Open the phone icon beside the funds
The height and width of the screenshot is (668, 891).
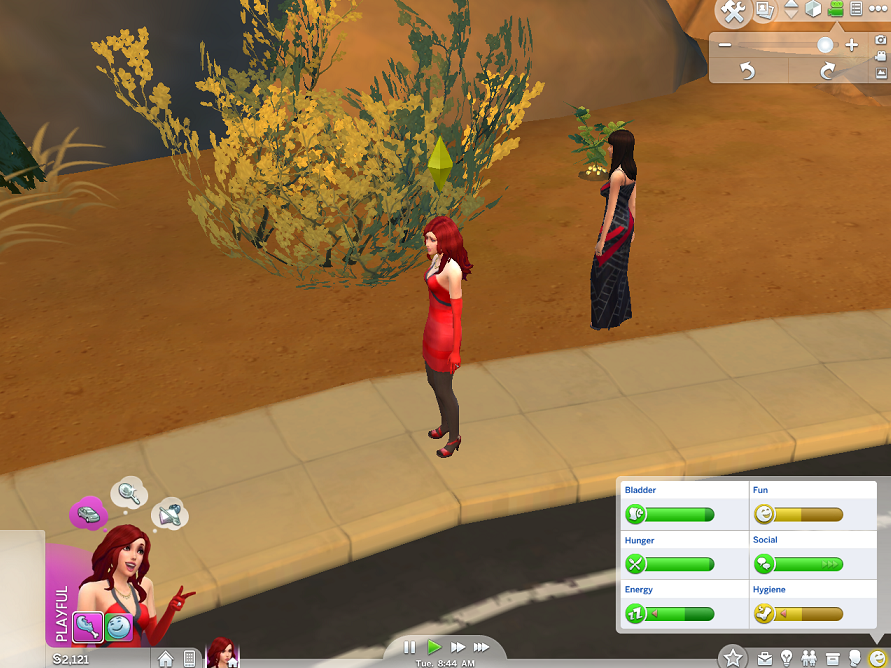[189, 659]
